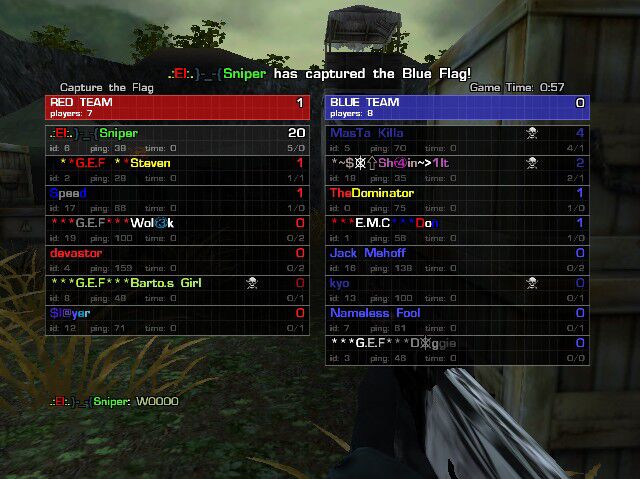The image size is (641, 479).
Task: Click the RED TEAM header bar
Action: [177, 107]
